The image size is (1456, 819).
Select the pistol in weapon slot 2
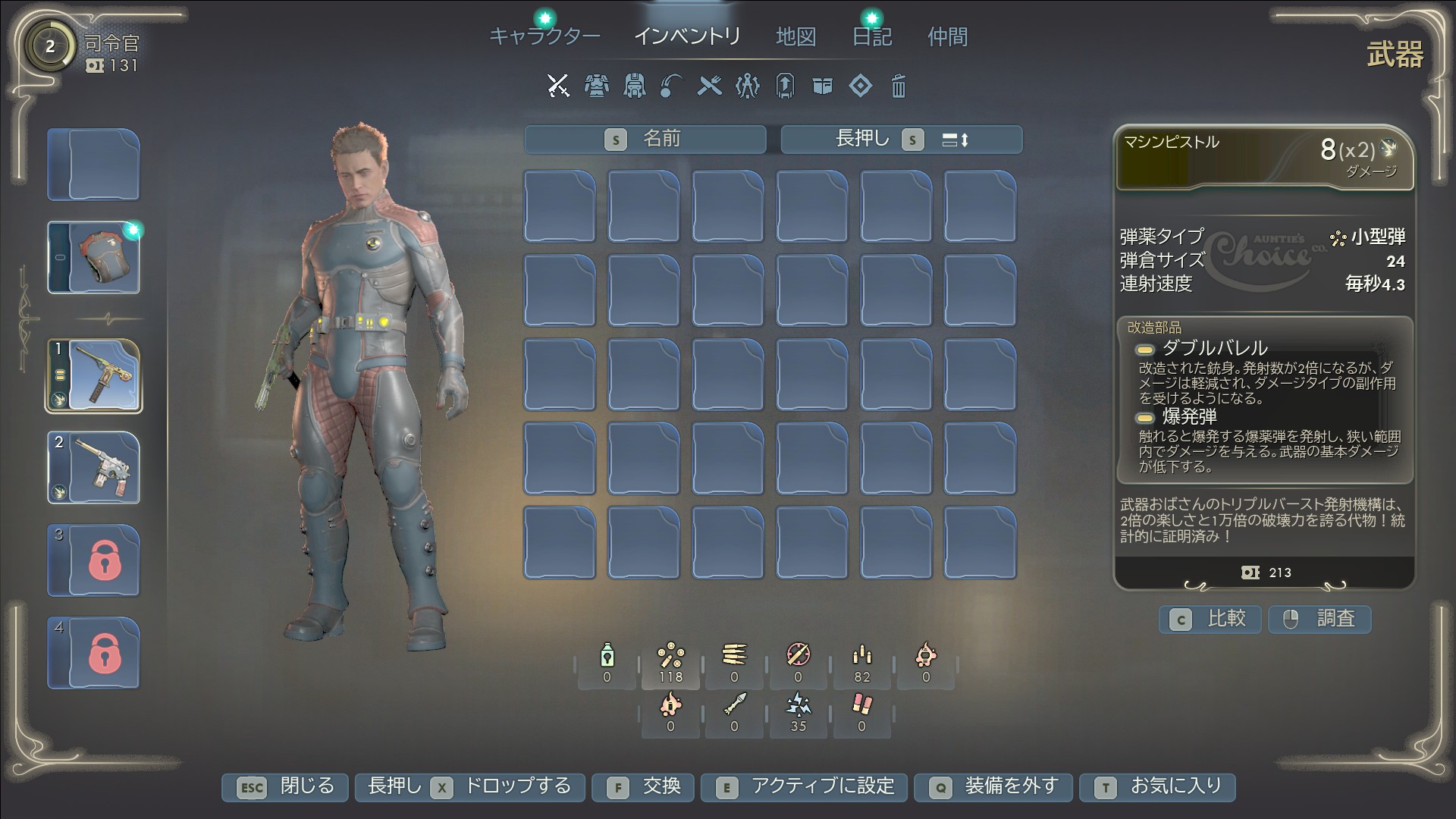pyautogui.click(x=94, y=468)
